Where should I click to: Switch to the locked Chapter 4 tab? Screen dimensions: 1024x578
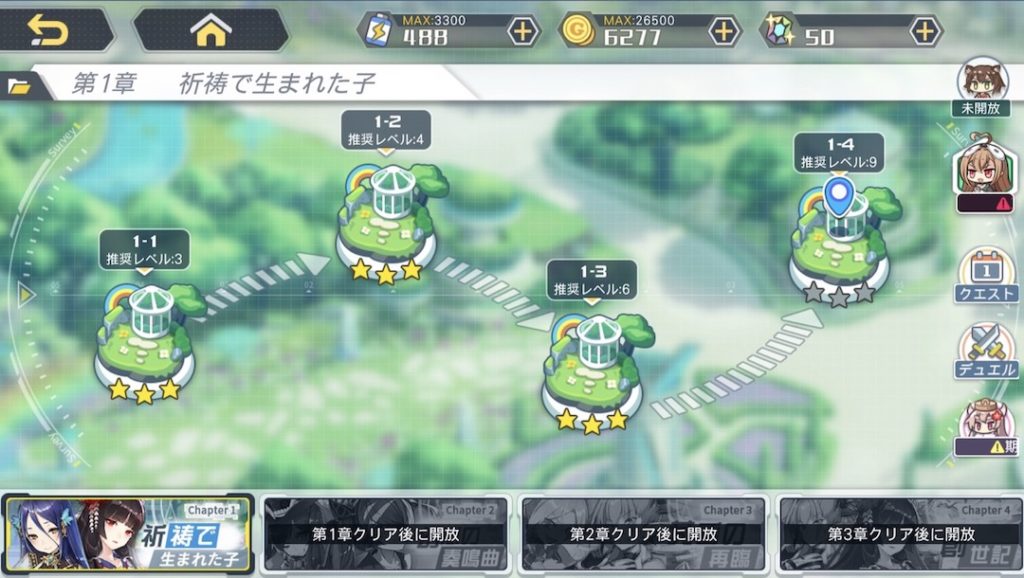pyautogui.click(x=900, y=534)
